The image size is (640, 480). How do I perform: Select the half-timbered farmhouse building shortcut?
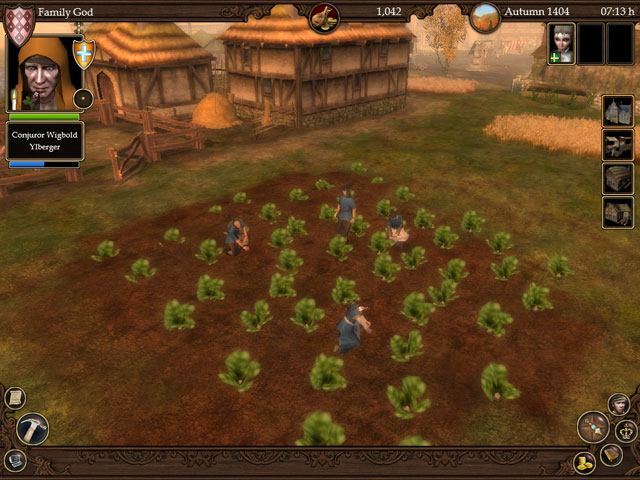[x=618, y=212]
